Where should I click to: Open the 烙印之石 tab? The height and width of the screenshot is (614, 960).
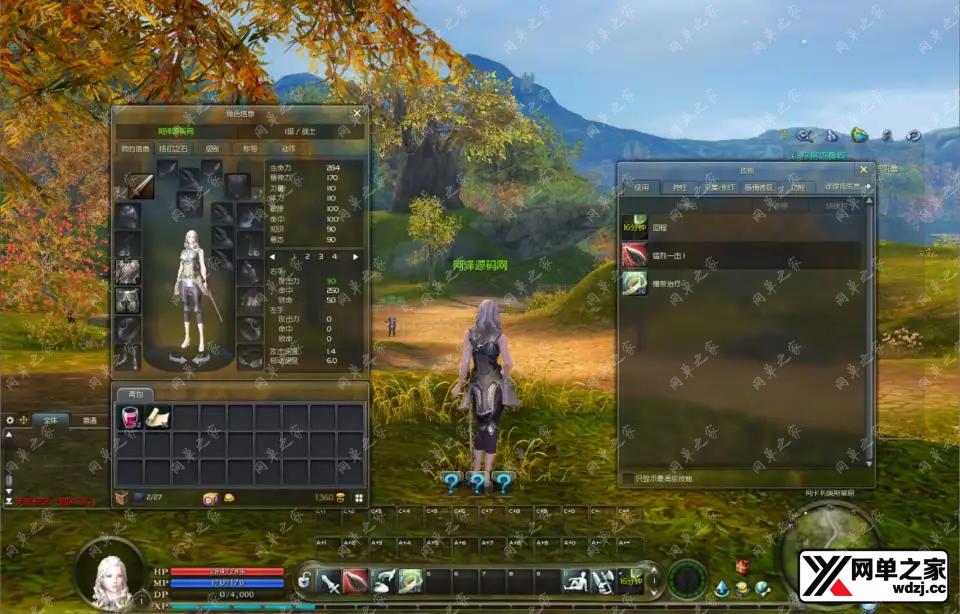pos(172,148)
